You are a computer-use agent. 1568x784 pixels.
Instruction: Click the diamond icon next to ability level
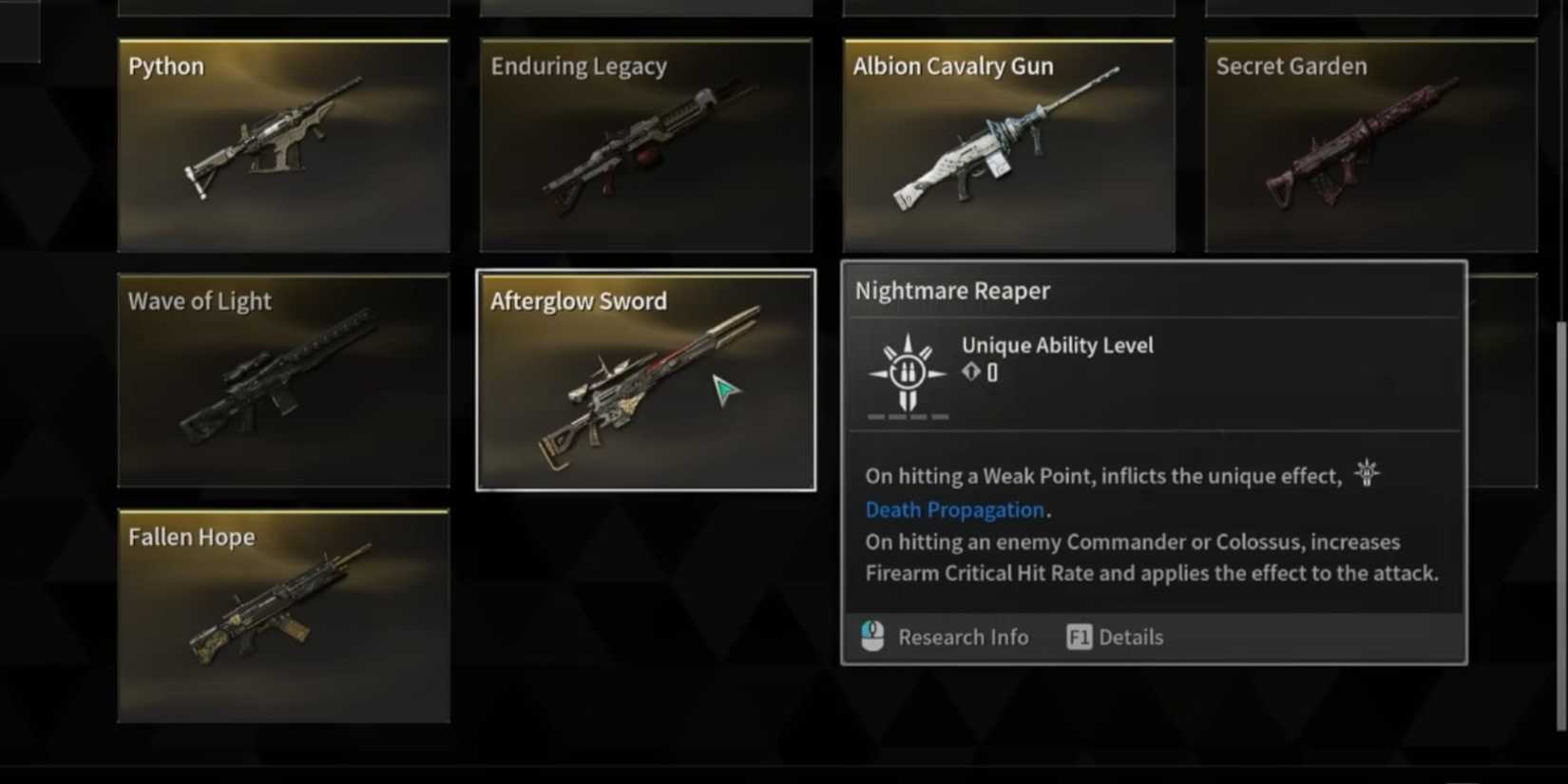point(972,372)
